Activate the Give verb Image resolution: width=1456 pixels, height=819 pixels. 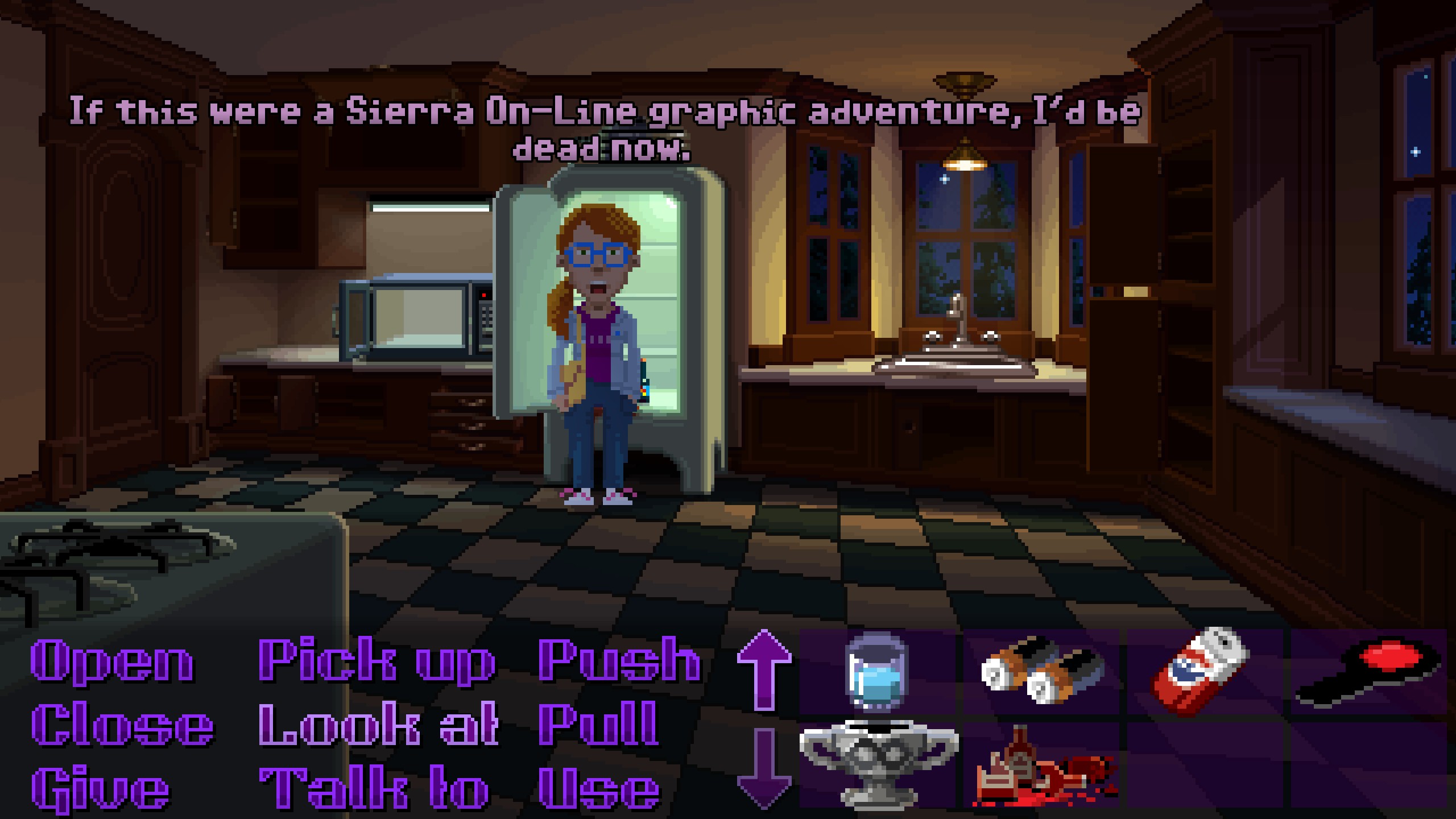(101, 789)
